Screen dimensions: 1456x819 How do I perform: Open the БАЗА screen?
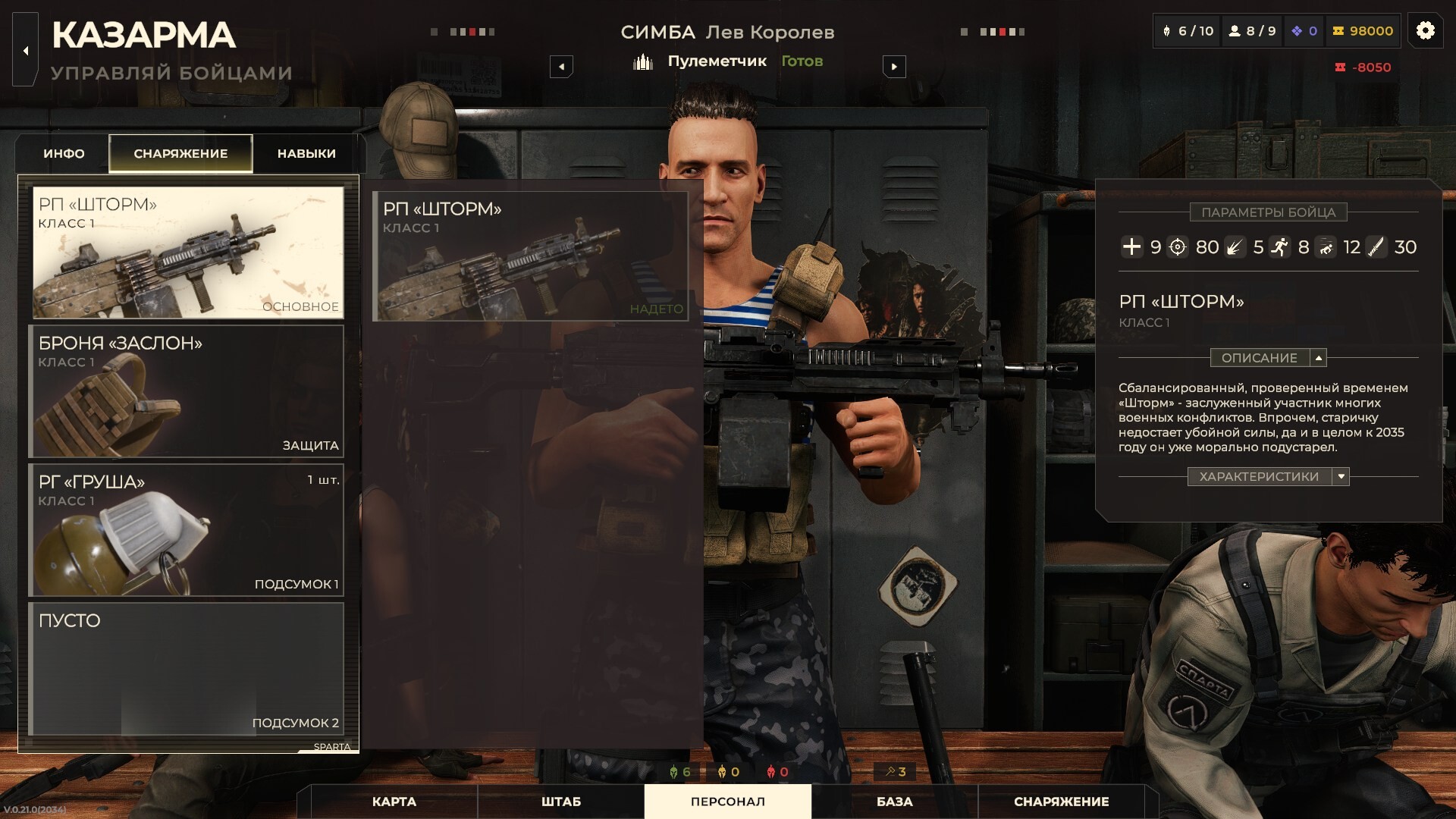pyautogui.click(x=895, y=802)
